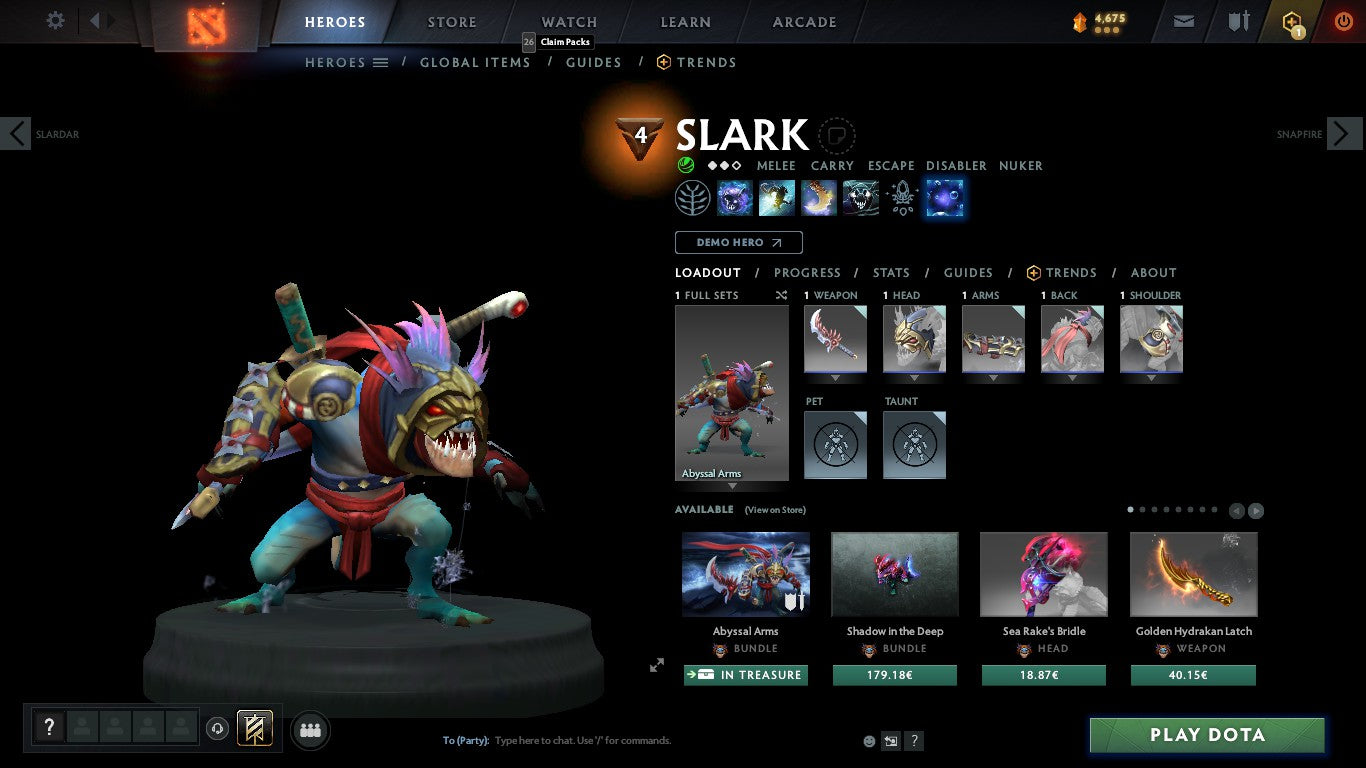Open the heroes hamburger list
Image resolution: width=1366 pixels, height=768 pixels.
(381, 62)
